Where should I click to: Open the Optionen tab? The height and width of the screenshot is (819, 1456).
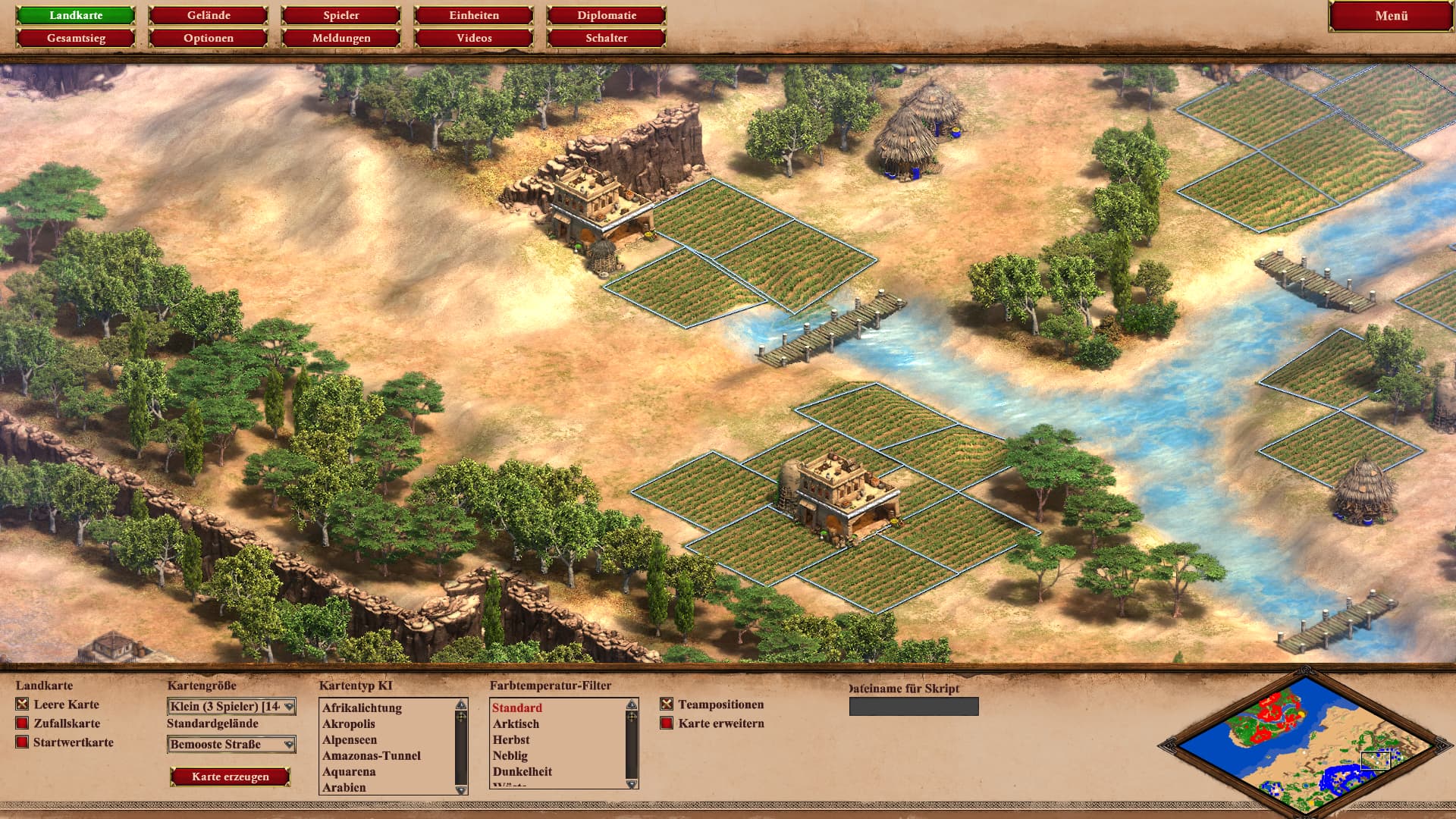tap(209, 38)
